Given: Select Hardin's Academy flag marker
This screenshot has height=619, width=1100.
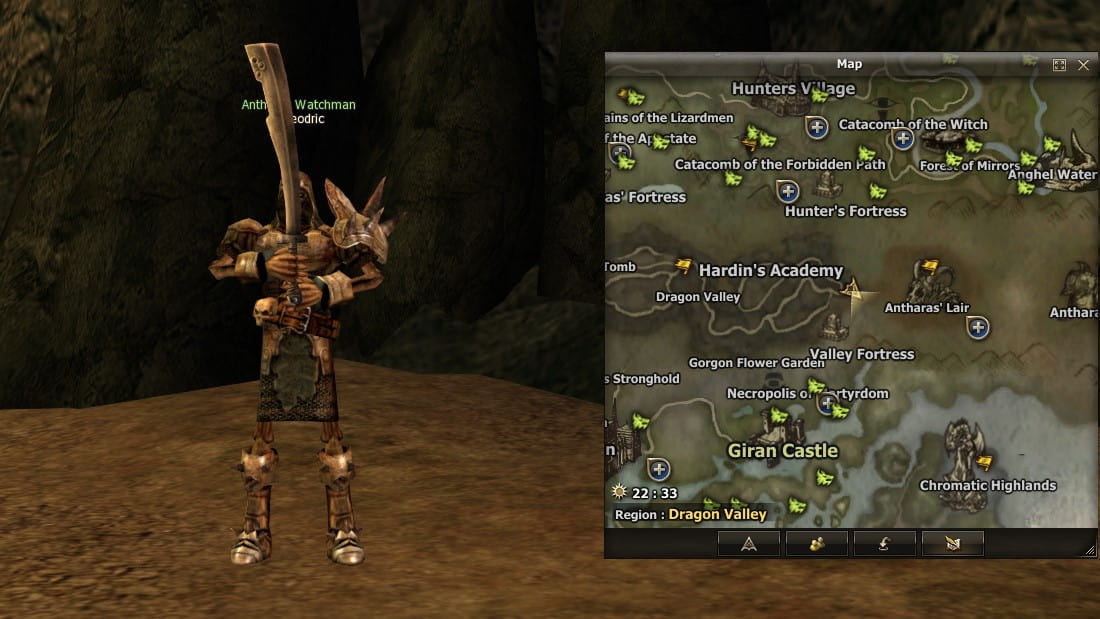Looking at the screenshot, I should coord(684,266).
